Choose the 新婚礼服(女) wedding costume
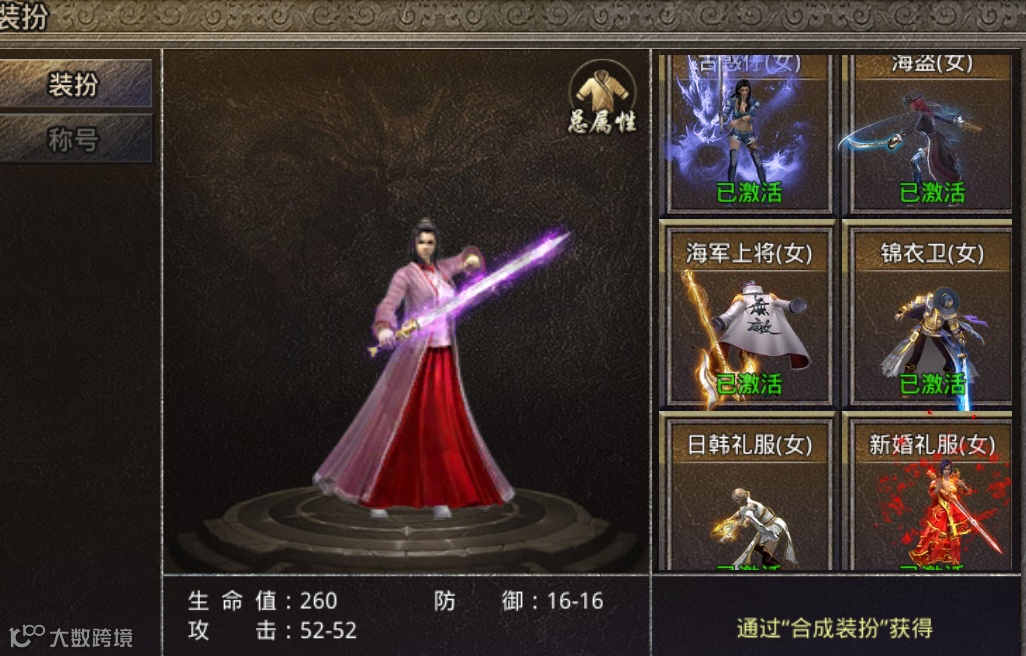1026x656 pixels. coord(930,495)
